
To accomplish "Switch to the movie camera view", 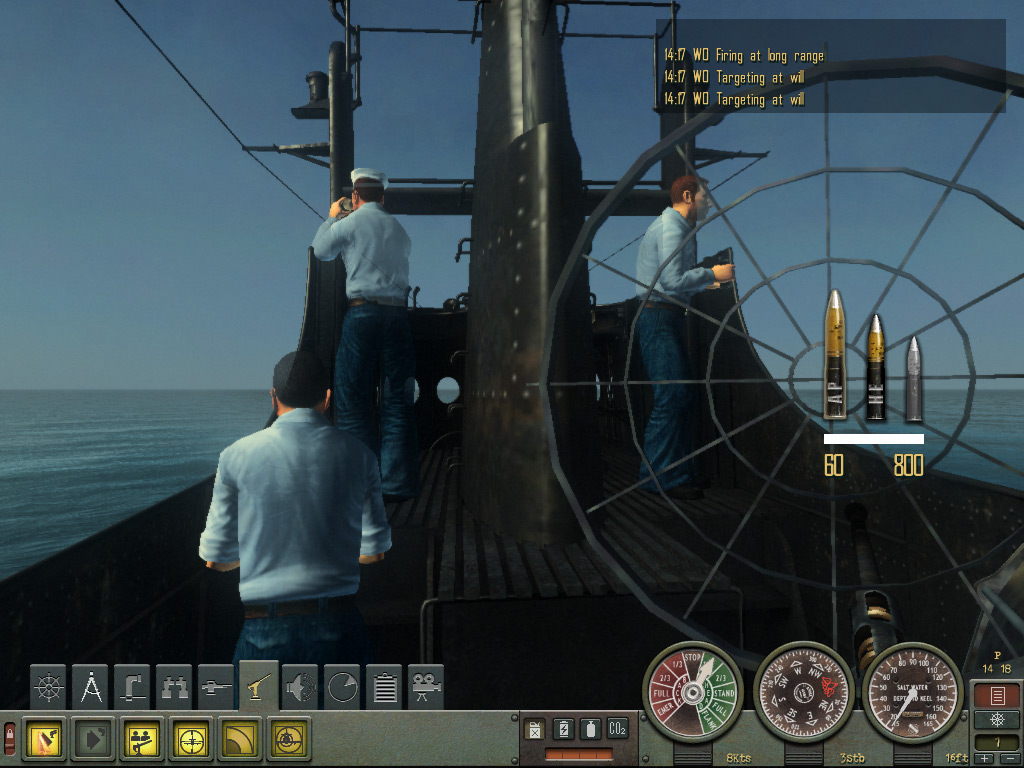I will point(427,687).
